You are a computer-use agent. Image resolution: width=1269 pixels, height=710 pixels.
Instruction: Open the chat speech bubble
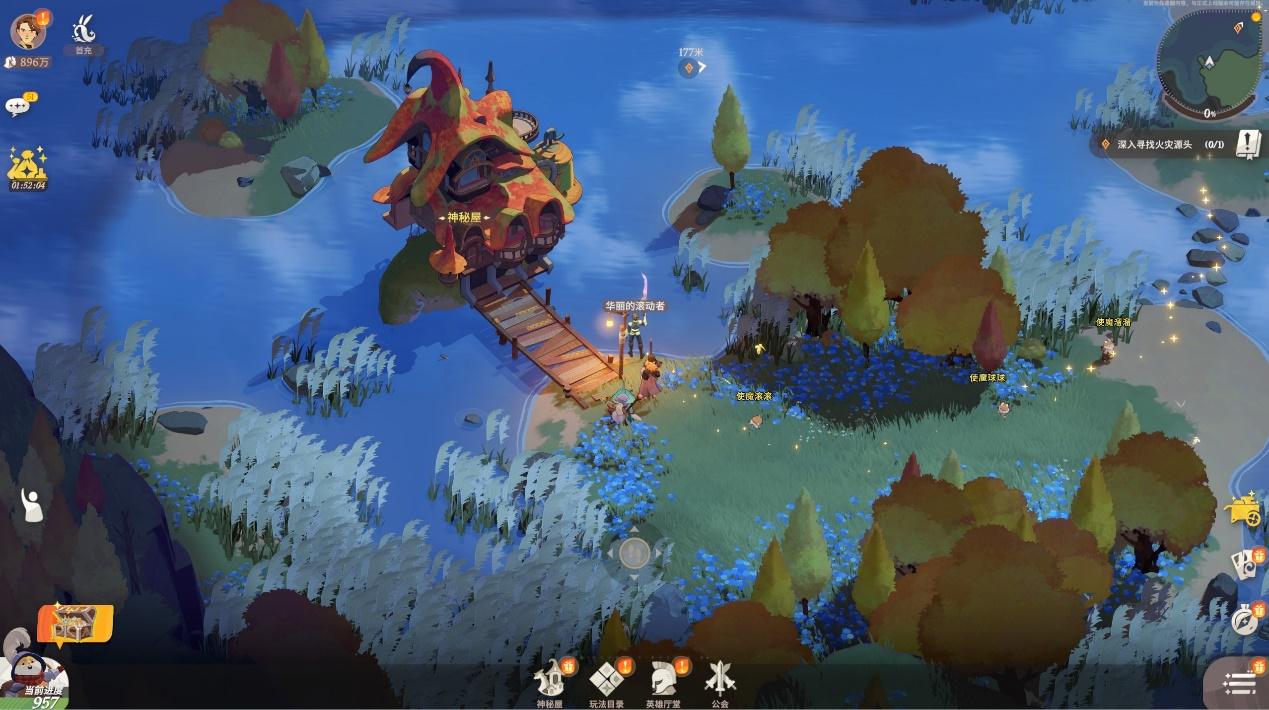18,106
